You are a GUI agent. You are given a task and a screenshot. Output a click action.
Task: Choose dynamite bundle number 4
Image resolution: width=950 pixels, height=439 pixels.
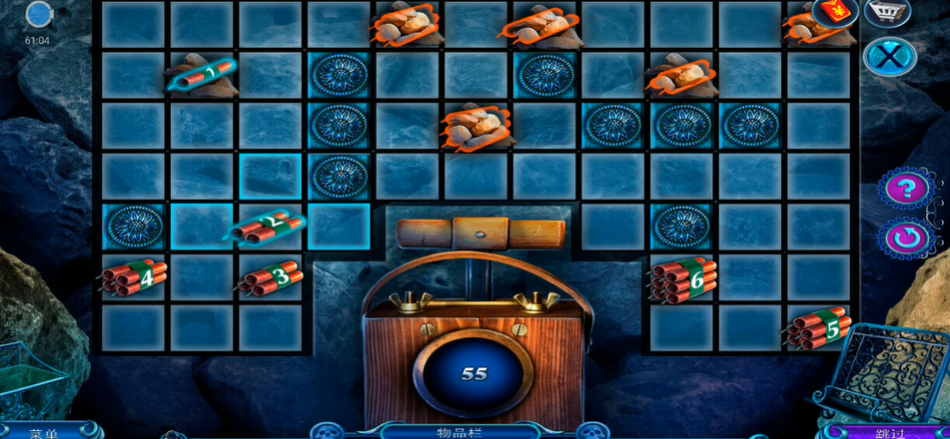tap(134, 276)
